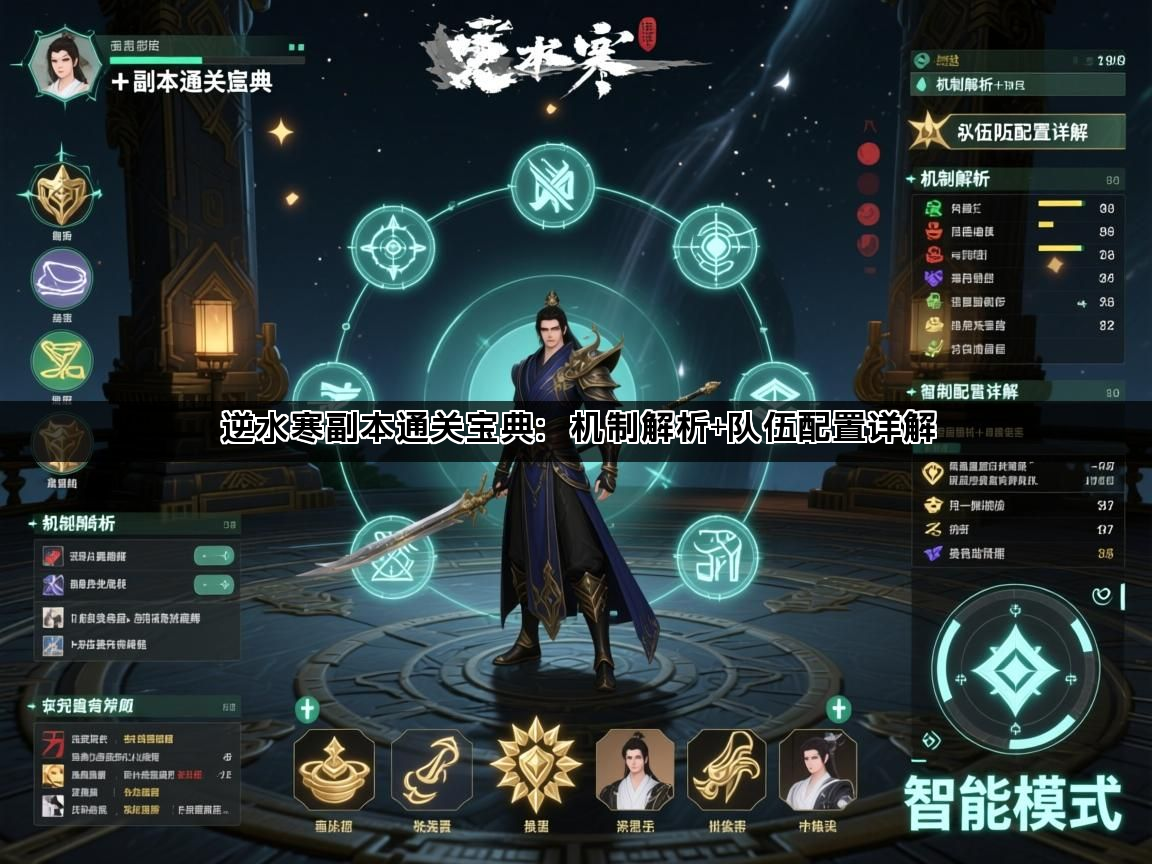The height and width of the screenshot is (864, 1152).
Task: Activate the 智能模式 smart mode button
Action: [x=1012, y=807]
